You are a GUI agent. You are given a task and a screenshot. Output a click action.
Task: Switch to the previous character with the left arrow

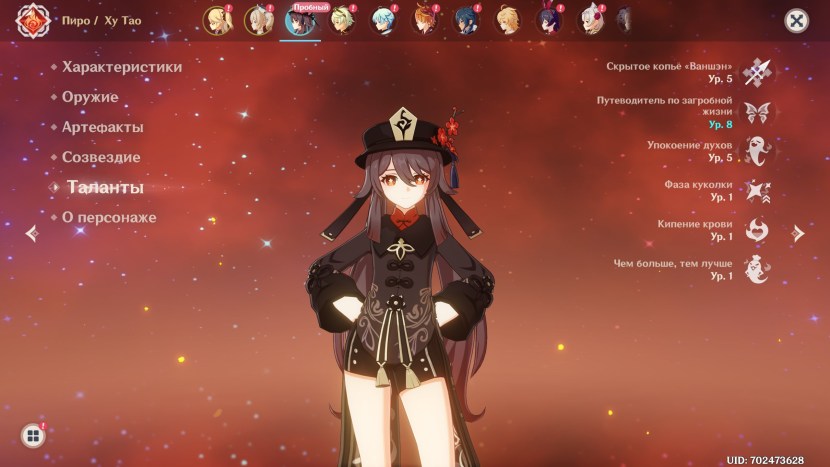(x=32, y=233)
